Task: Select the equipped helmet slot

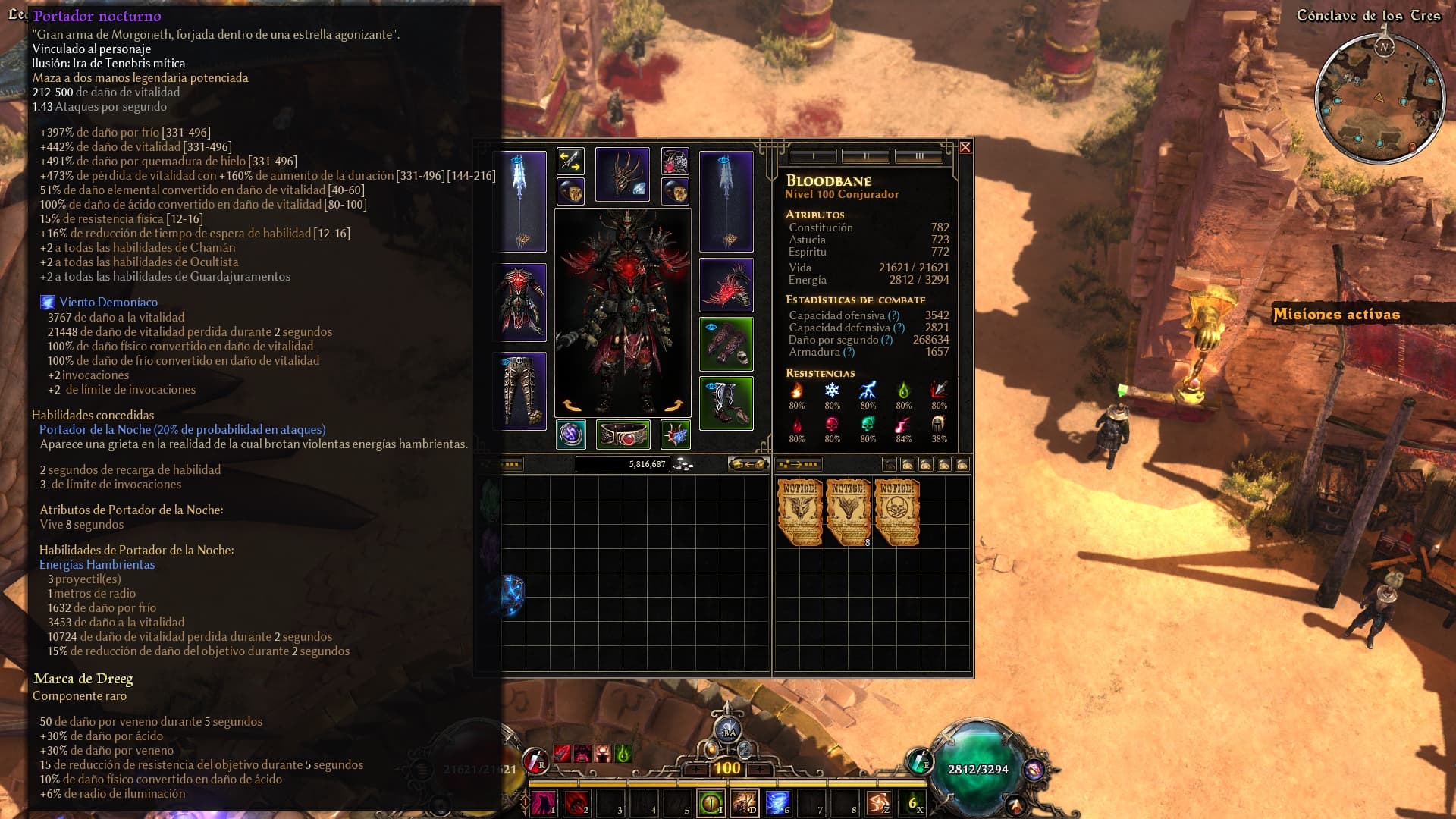Action: coord(622,174)
